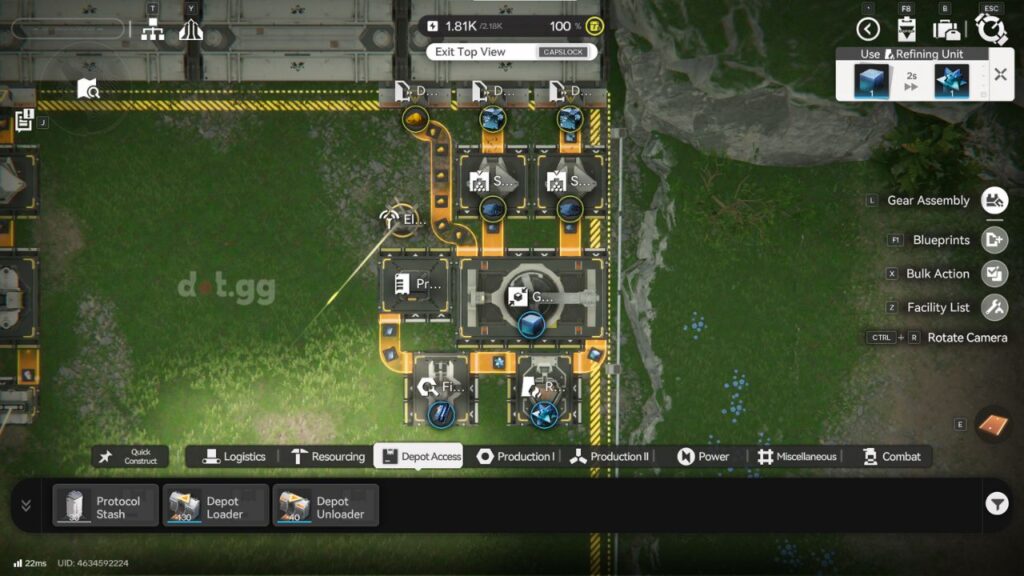Select the Miscellaneous tab
The image size is (1024, 576).
[x=796, y=457]
